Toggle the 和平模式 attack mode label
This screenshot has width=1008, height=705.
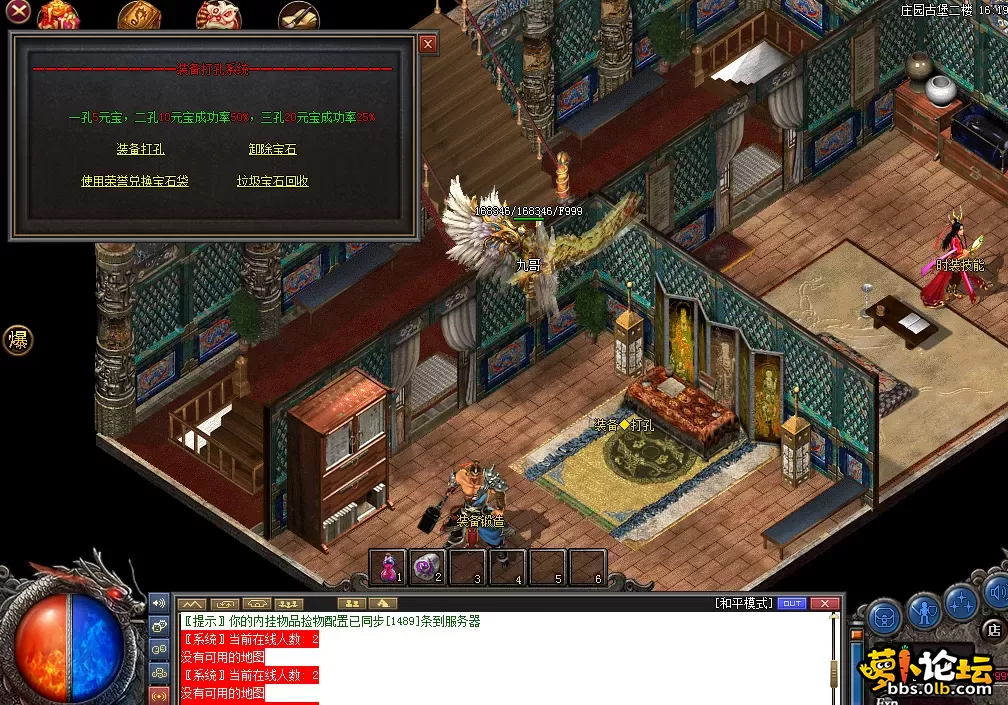744,603
